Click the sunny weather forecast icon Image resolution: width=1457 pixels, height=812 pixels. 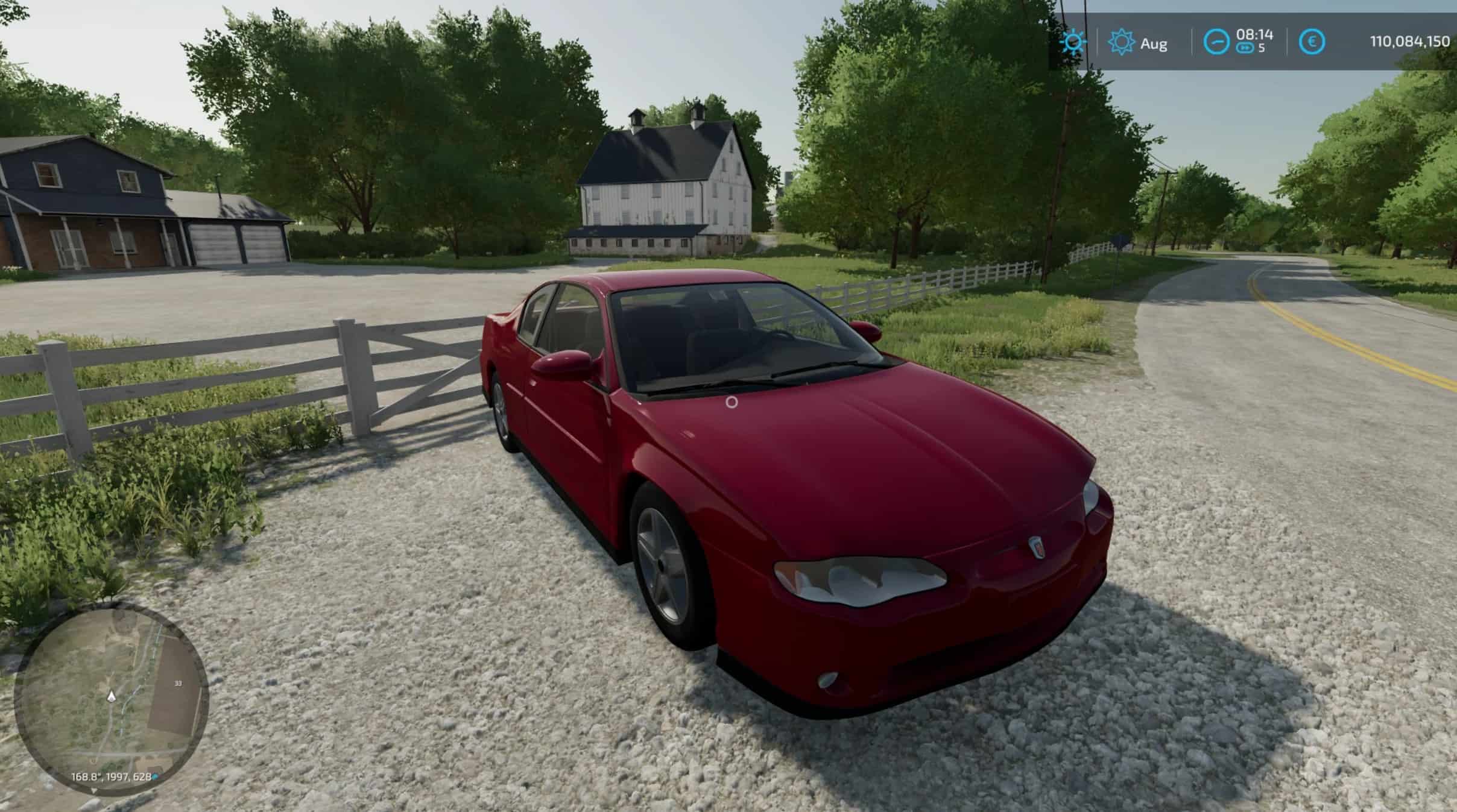[1073, 43]
